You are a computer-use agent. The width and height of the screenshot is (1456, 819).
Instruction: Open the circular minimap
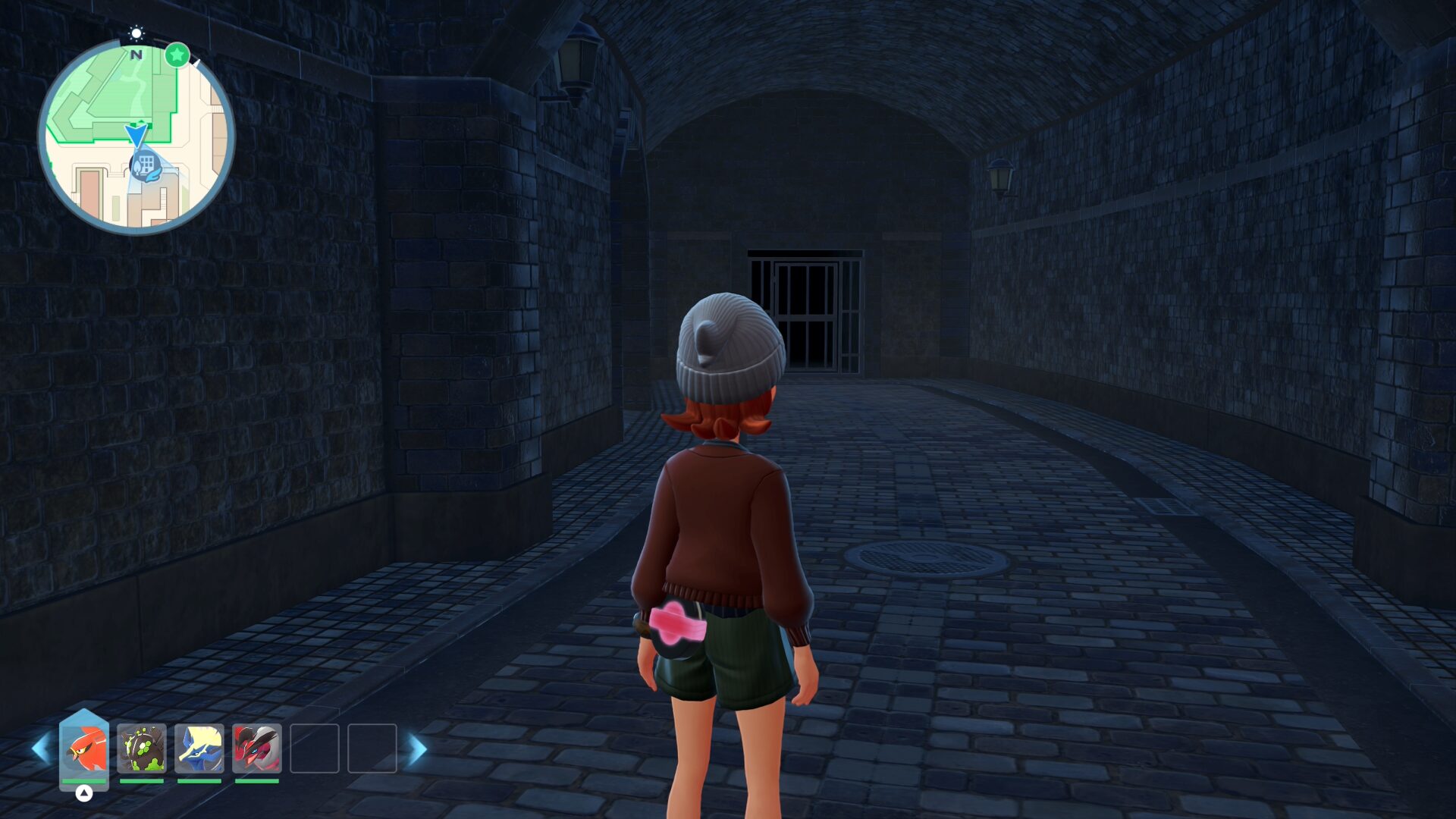[136, 136]
